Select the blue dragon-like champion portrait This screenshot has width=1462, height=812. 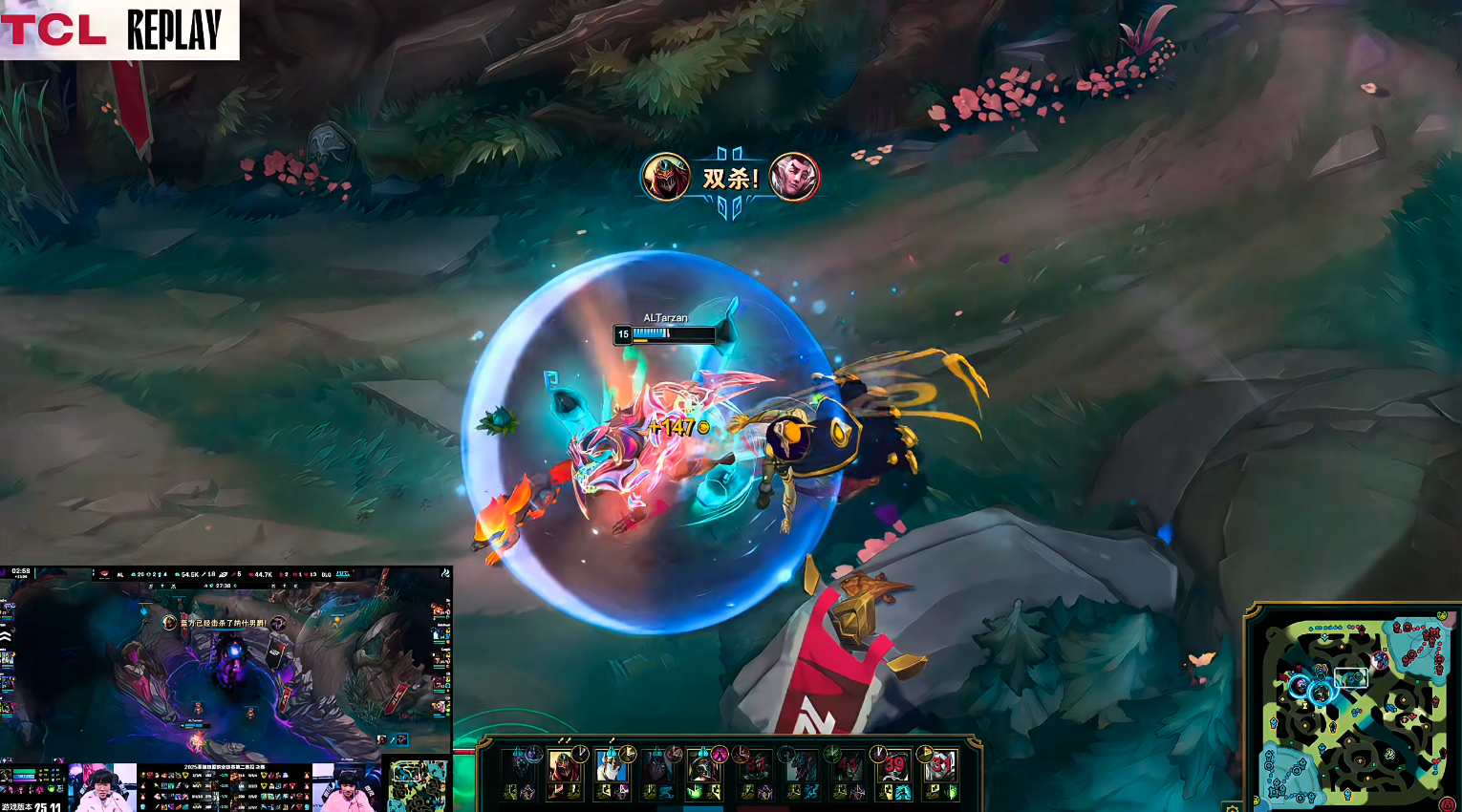coord(802,766)
